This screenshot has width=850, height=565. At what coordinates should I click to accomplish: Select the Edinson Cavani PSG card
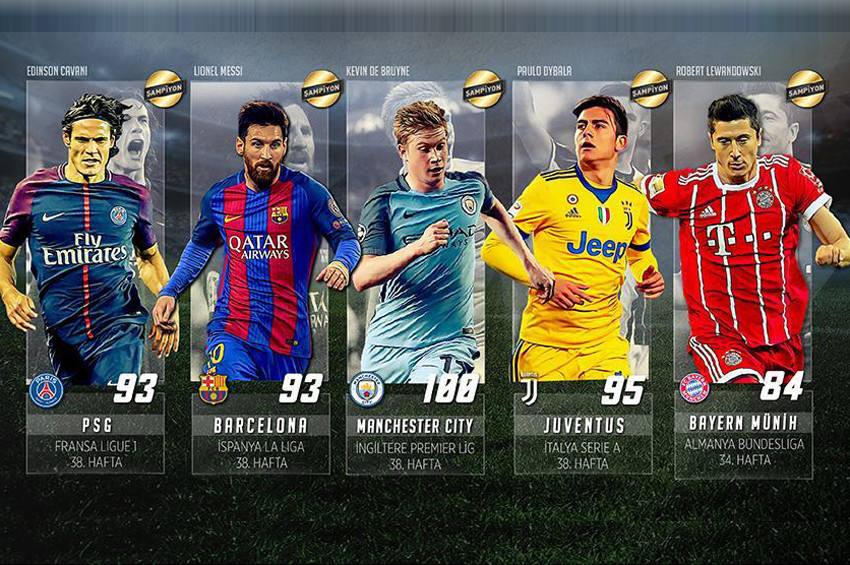click(95, 270)
